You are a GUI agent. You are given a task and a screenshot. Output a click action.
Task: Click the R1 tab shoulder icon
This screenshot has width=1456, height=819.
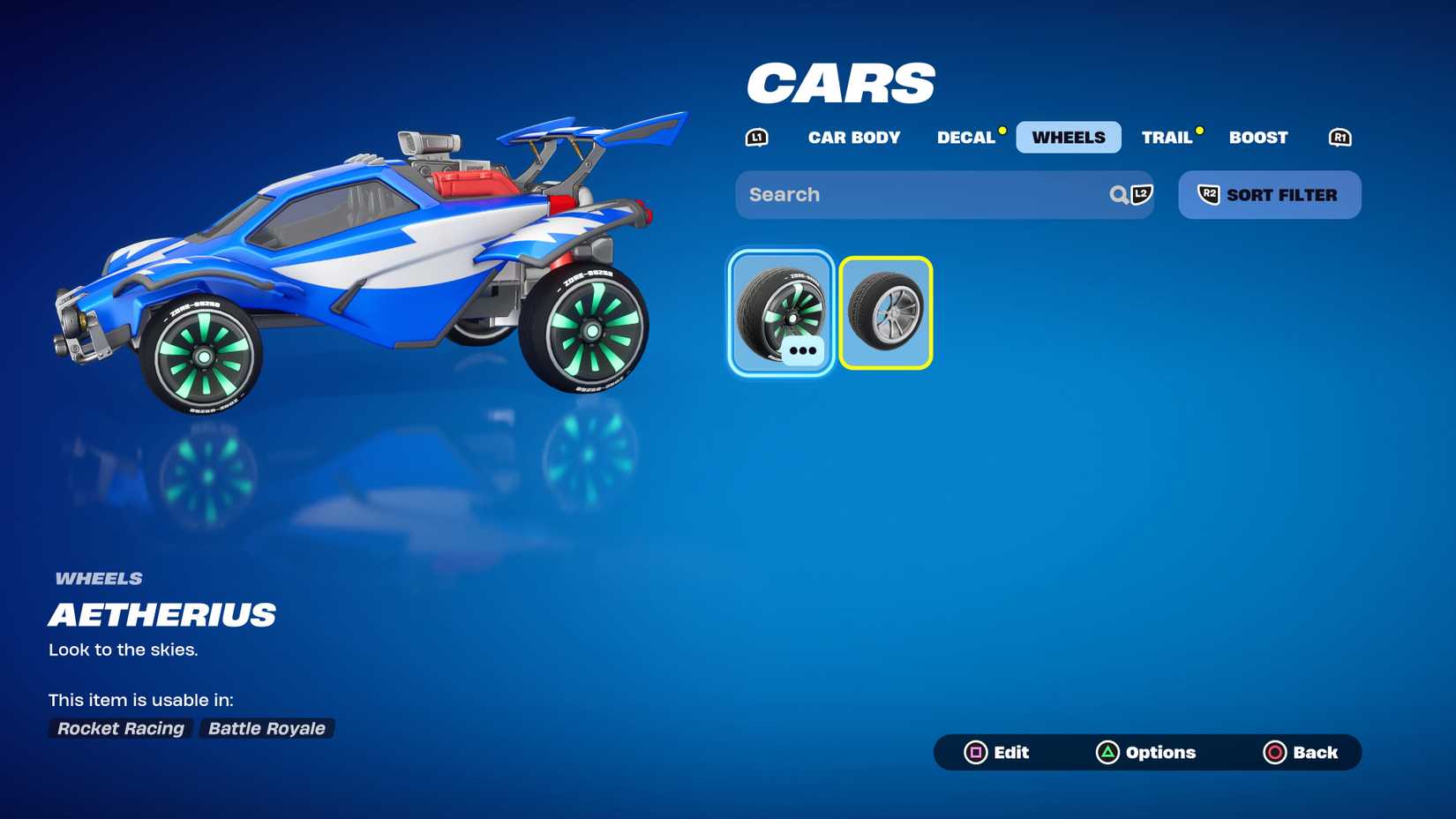tap(1340, 137)
